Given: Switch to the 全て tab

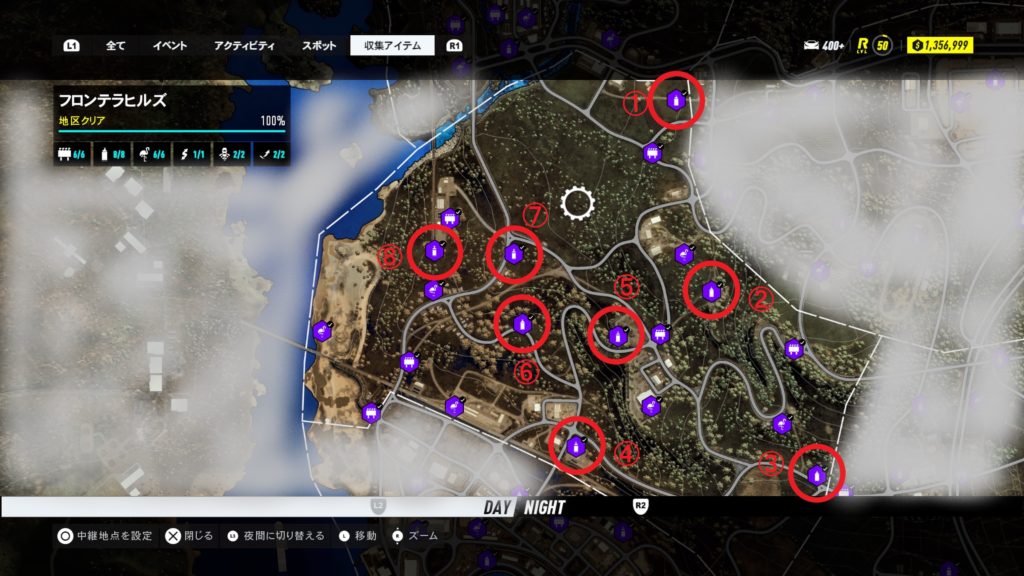Looking at the screenshot, I should pyautogui.click(x=116, y=46).
